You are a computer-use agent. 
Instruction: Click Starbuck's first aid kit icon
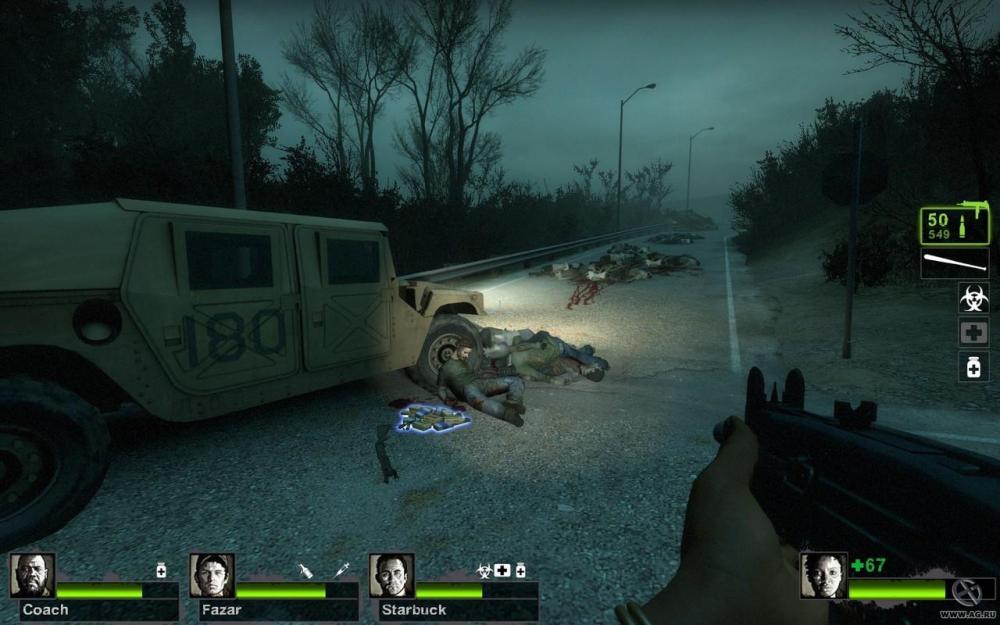(502, 570)
